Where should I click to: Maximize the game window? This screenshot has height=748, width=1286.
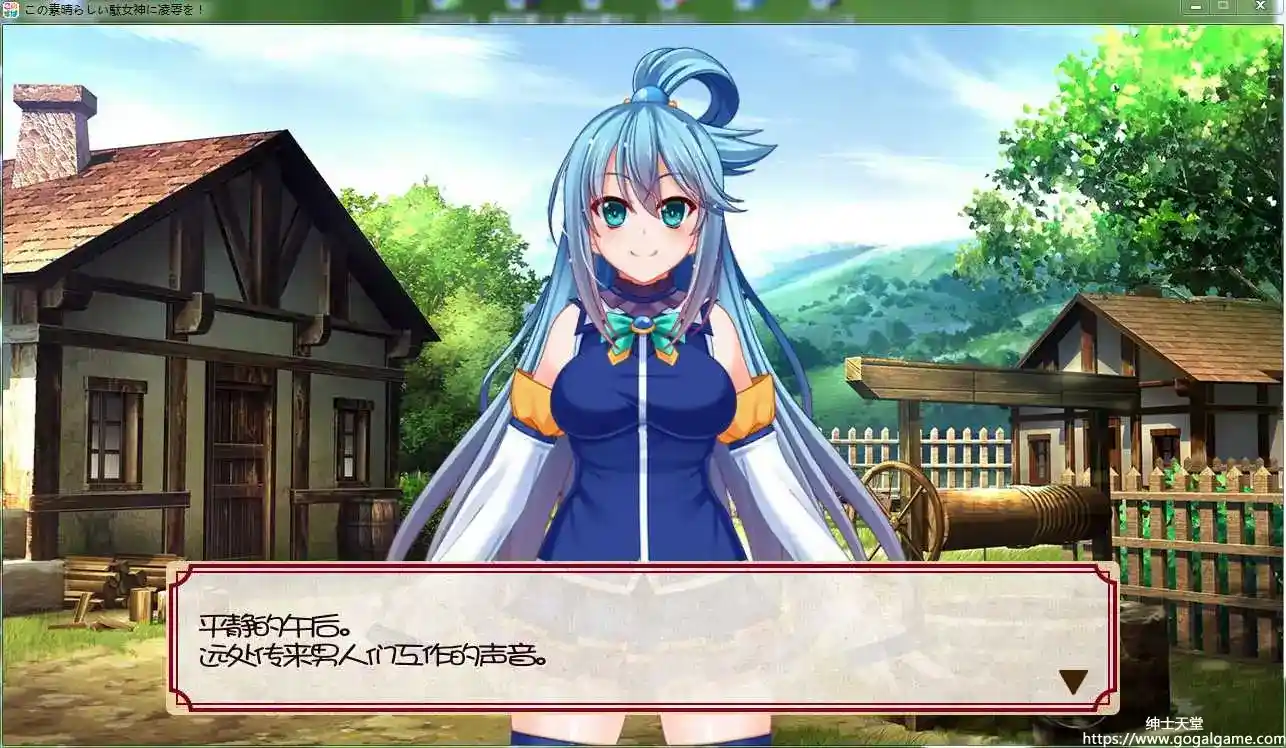(1223, 5)
